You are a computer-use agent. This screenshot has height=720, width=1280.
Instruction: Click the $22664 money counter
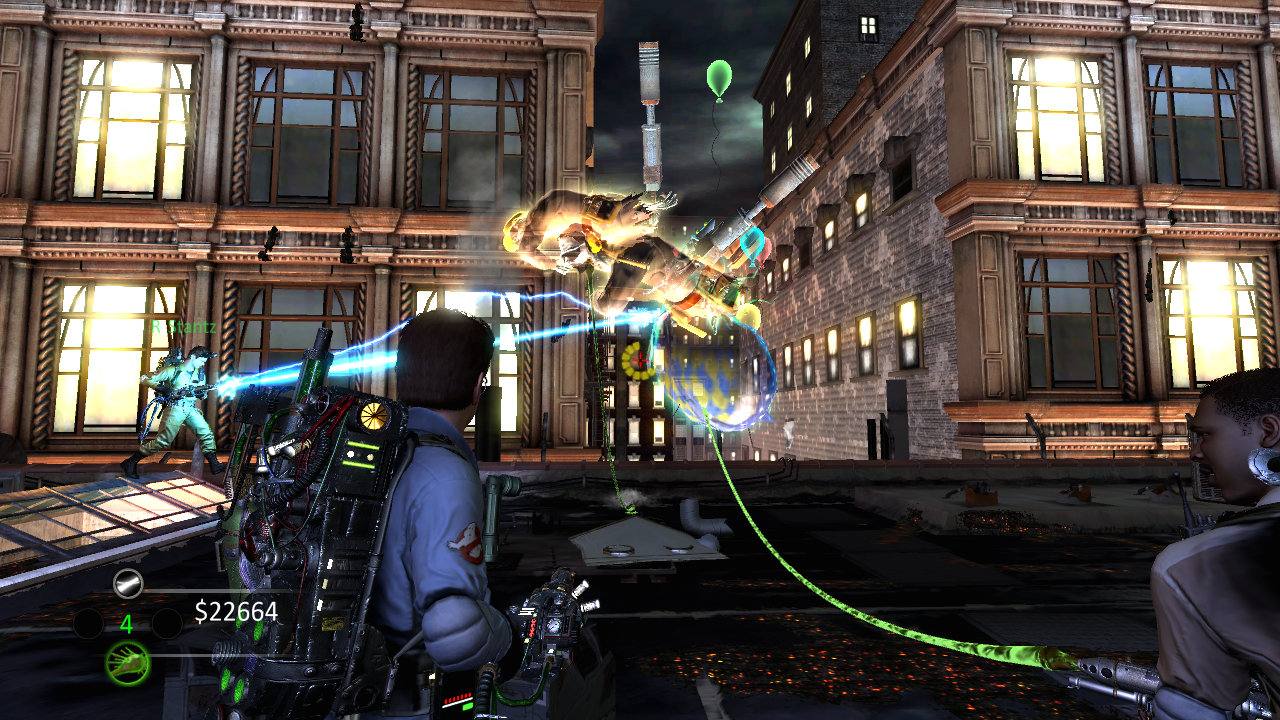pos(237,610)
